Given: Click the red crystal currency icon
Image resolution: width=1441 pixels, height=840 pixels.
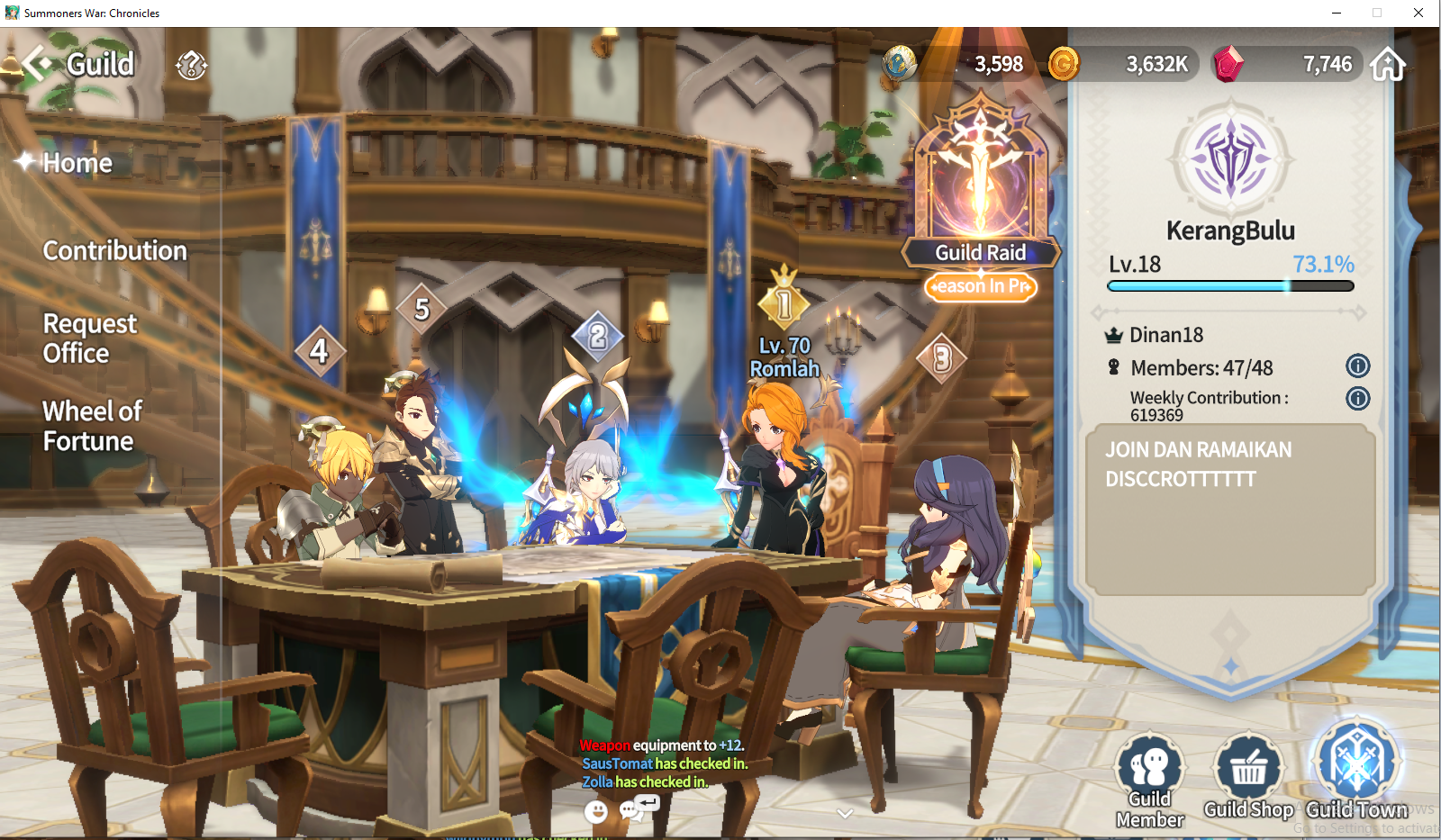Looking at the screenshot, I should click(x=1228, y=64).
